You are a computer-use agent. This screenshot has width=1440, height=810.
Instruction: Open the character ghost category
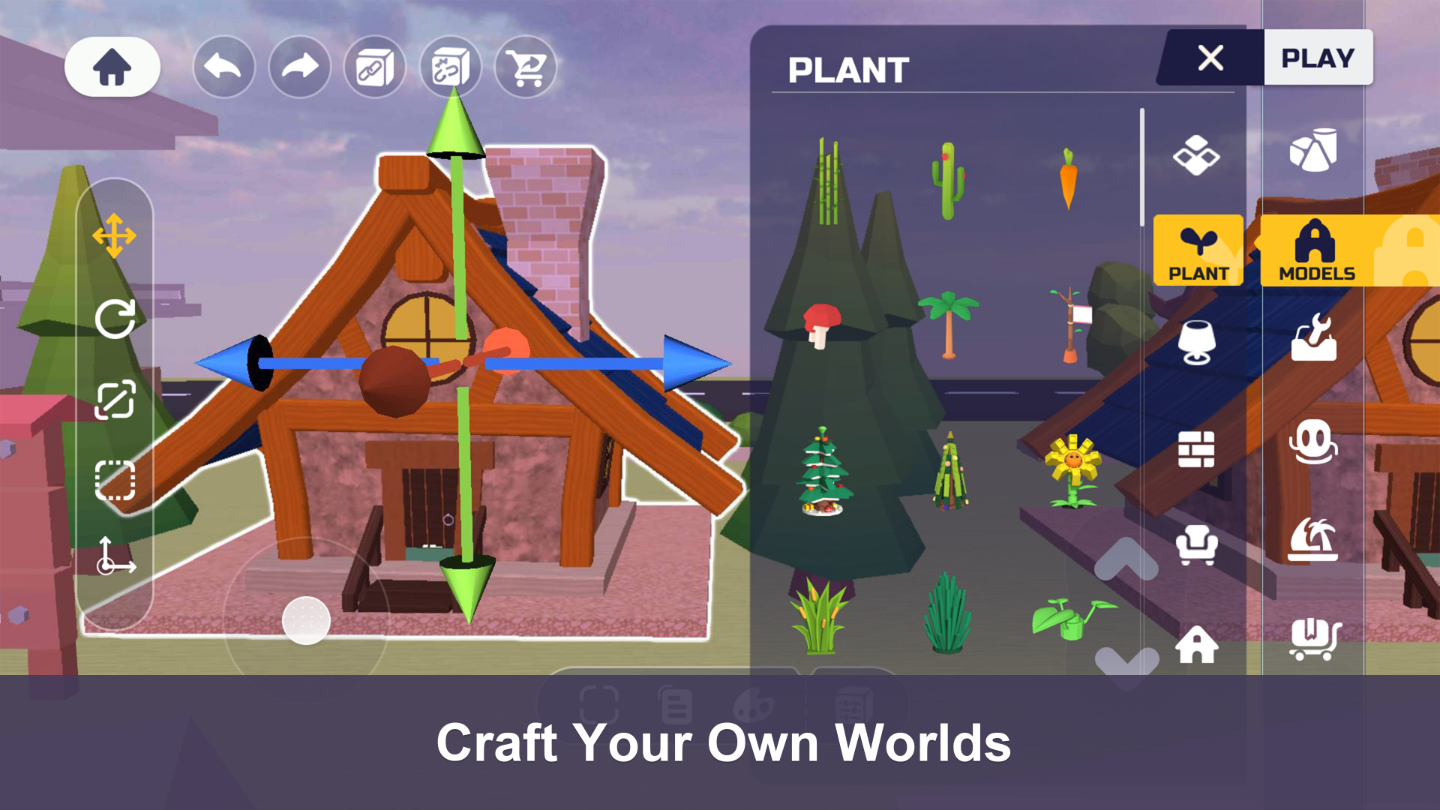1315,441
